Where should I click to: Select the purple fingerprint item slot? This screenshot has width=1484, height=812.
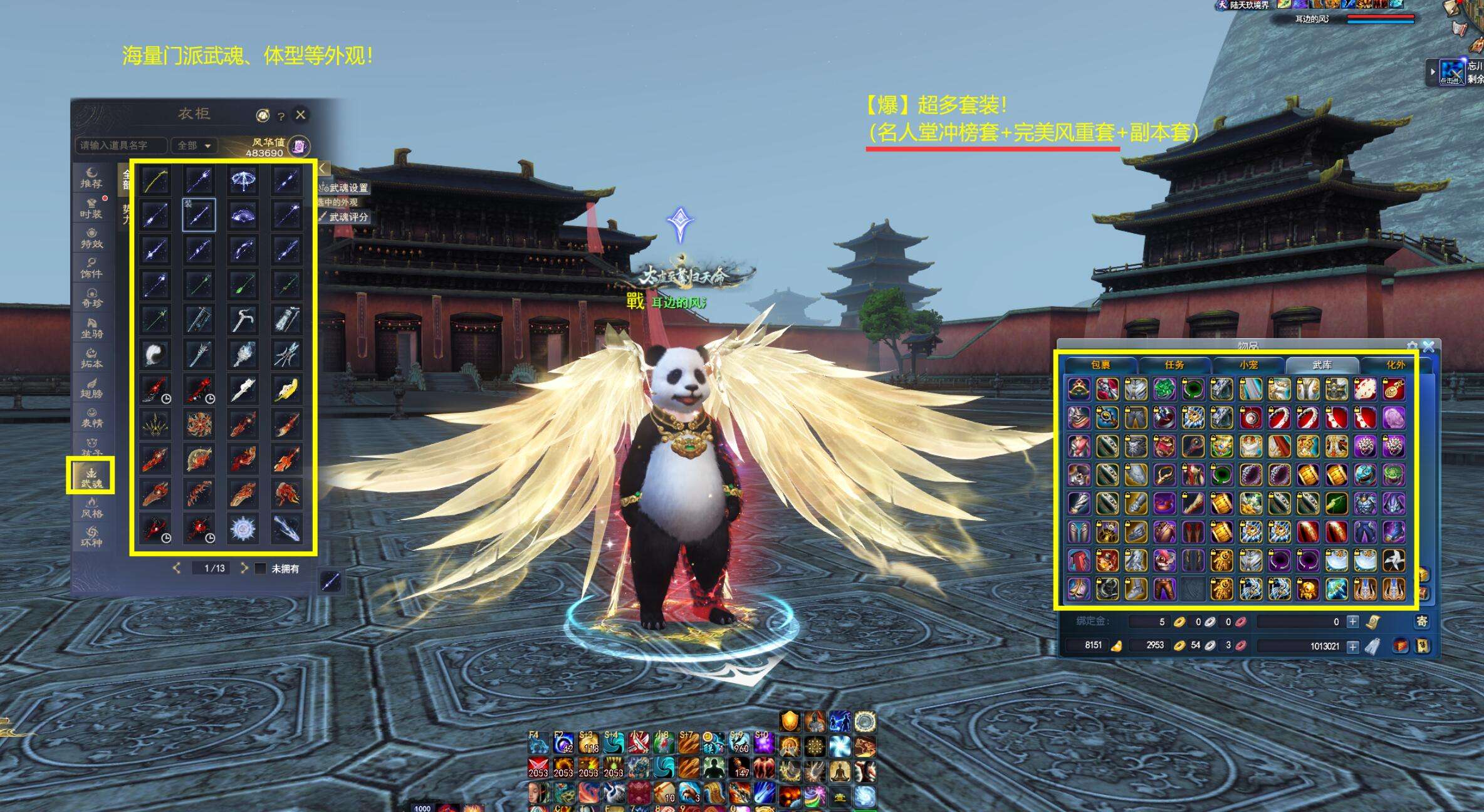tap(1393, 417)
